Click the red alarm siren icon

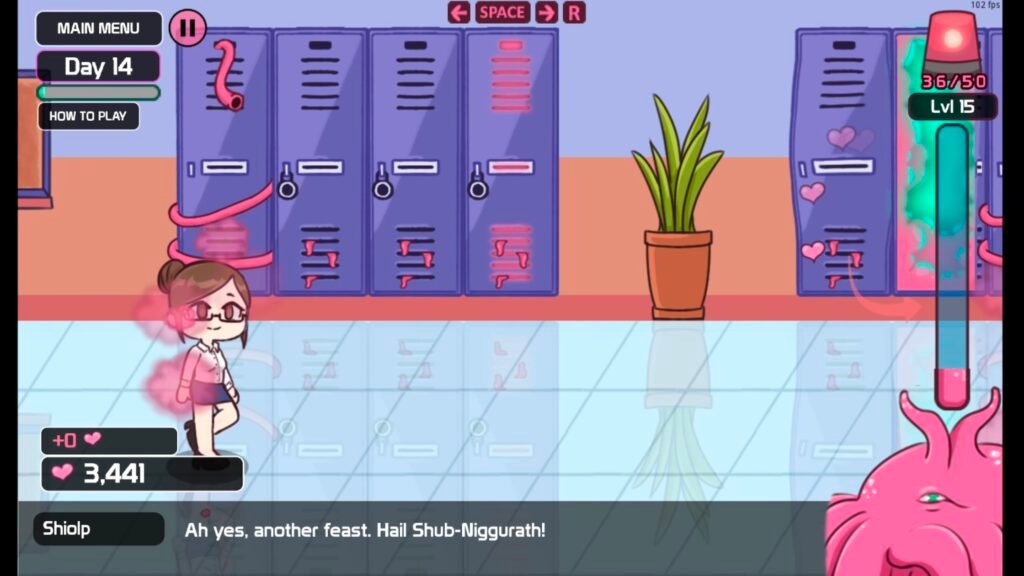[x=952, y=42]
